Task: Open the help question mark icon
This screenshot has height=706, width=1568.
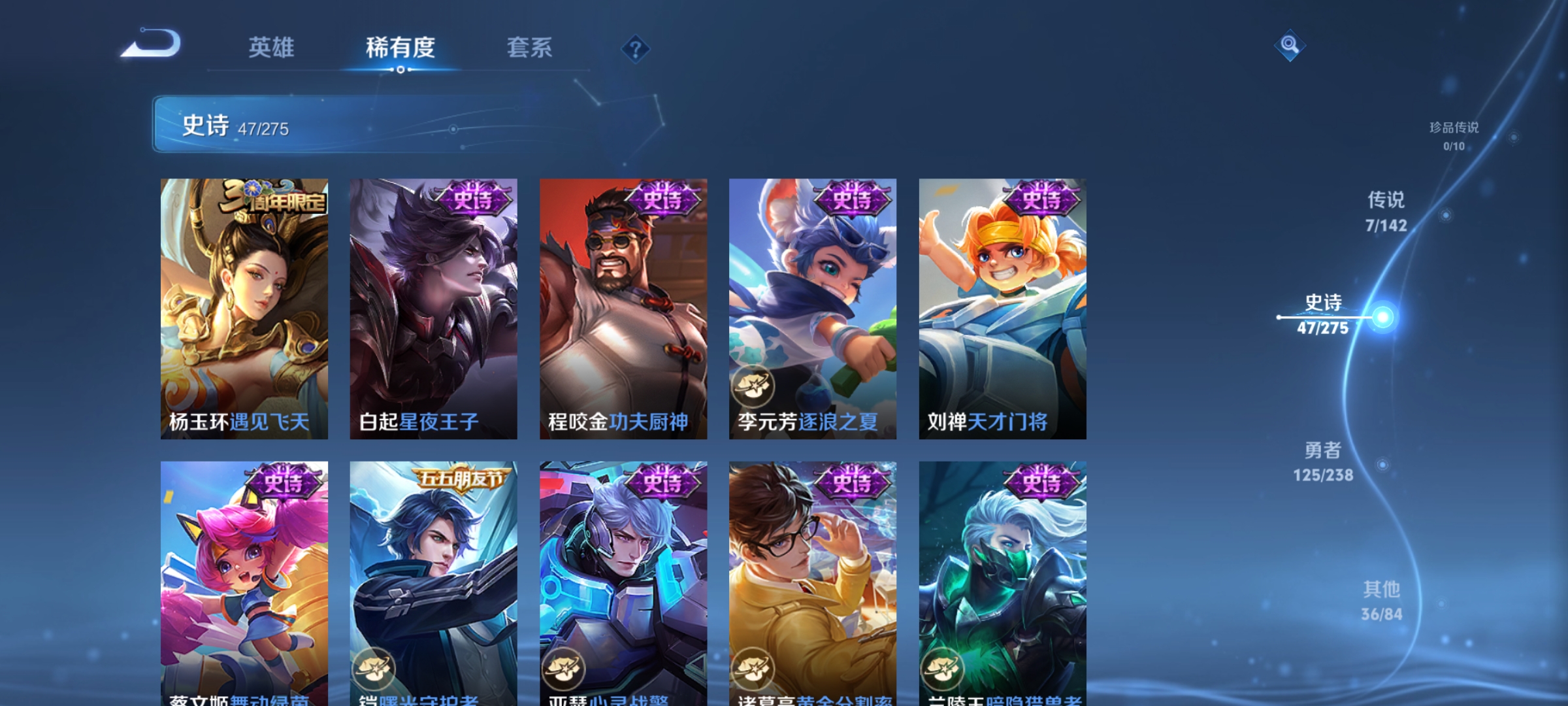Action: pos(636,49)
